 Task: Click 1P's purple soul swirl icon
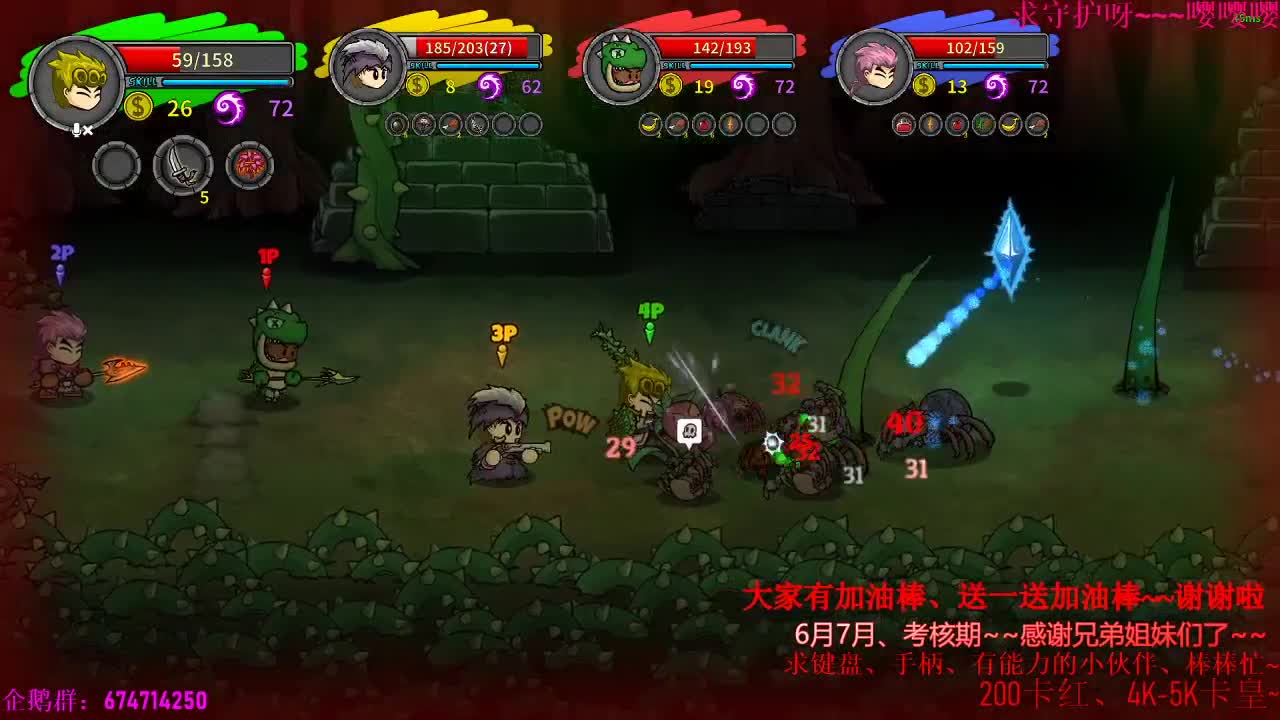tap(228, 105)
